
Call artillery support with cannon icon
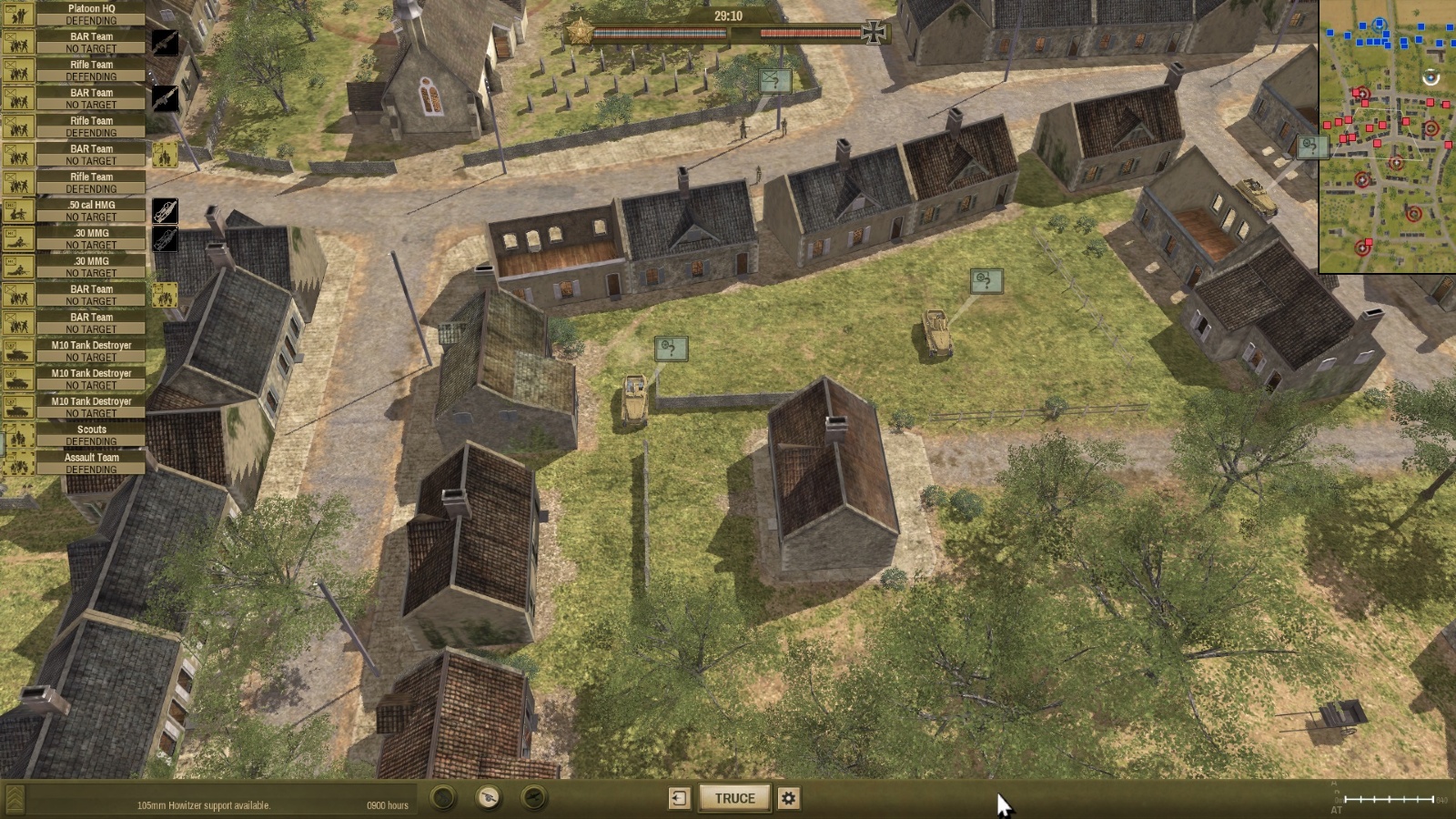point(489,798)
